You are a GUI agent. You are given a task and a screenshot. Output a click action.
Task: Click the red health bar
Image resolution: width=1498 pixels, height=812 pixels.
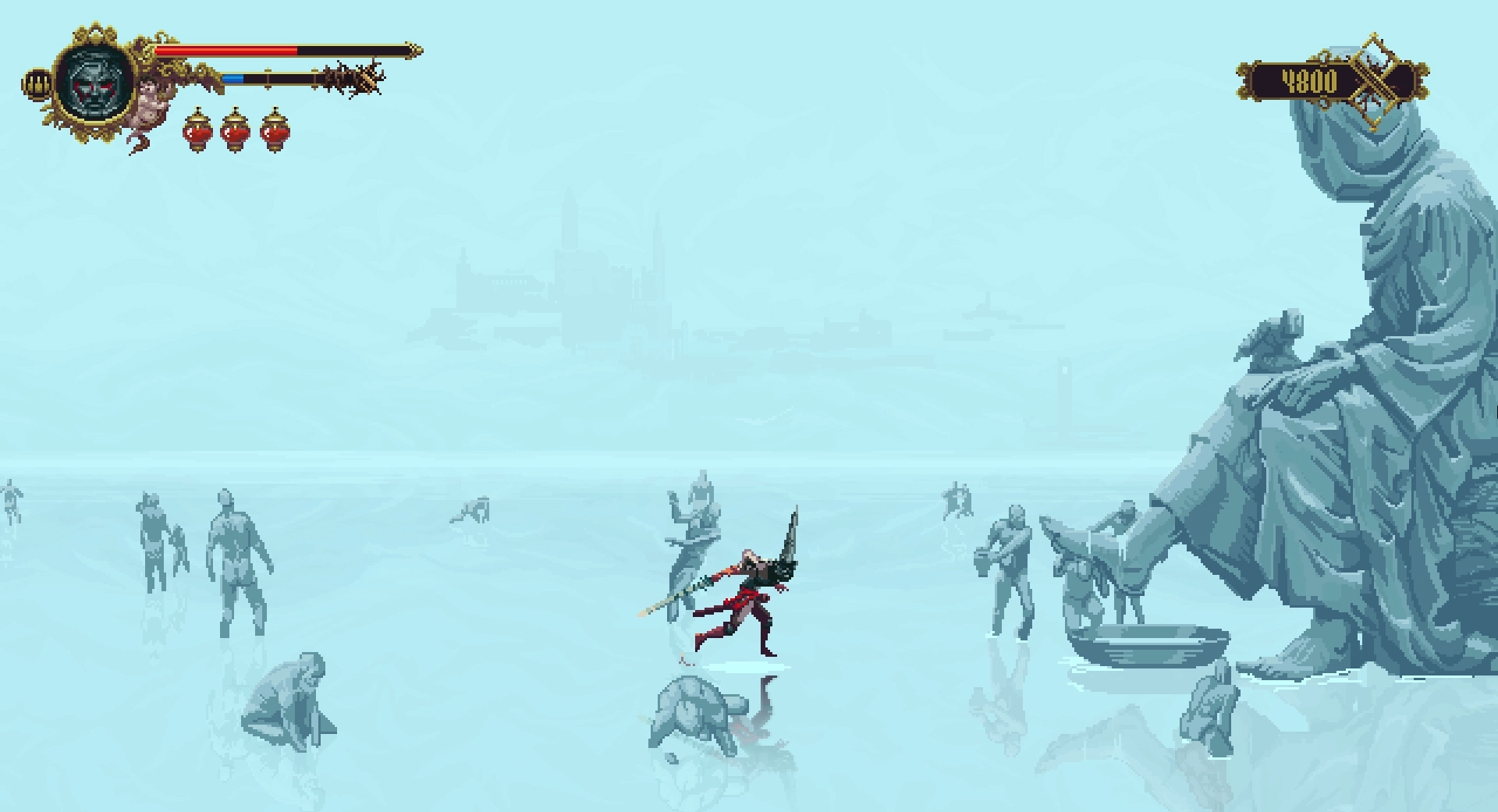coord(226,48)
